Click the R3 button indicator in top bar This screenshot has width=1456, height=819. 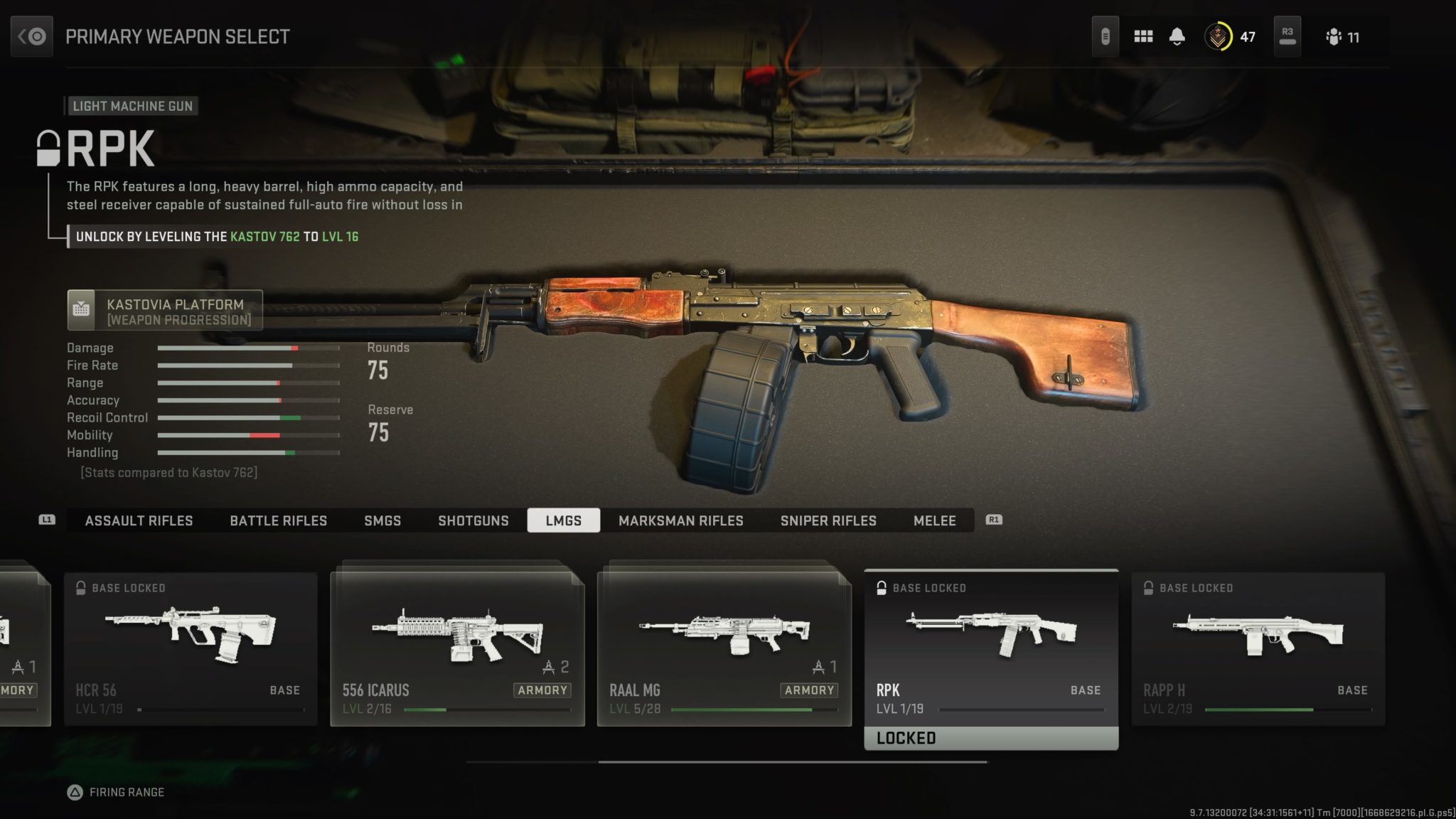1287,36
